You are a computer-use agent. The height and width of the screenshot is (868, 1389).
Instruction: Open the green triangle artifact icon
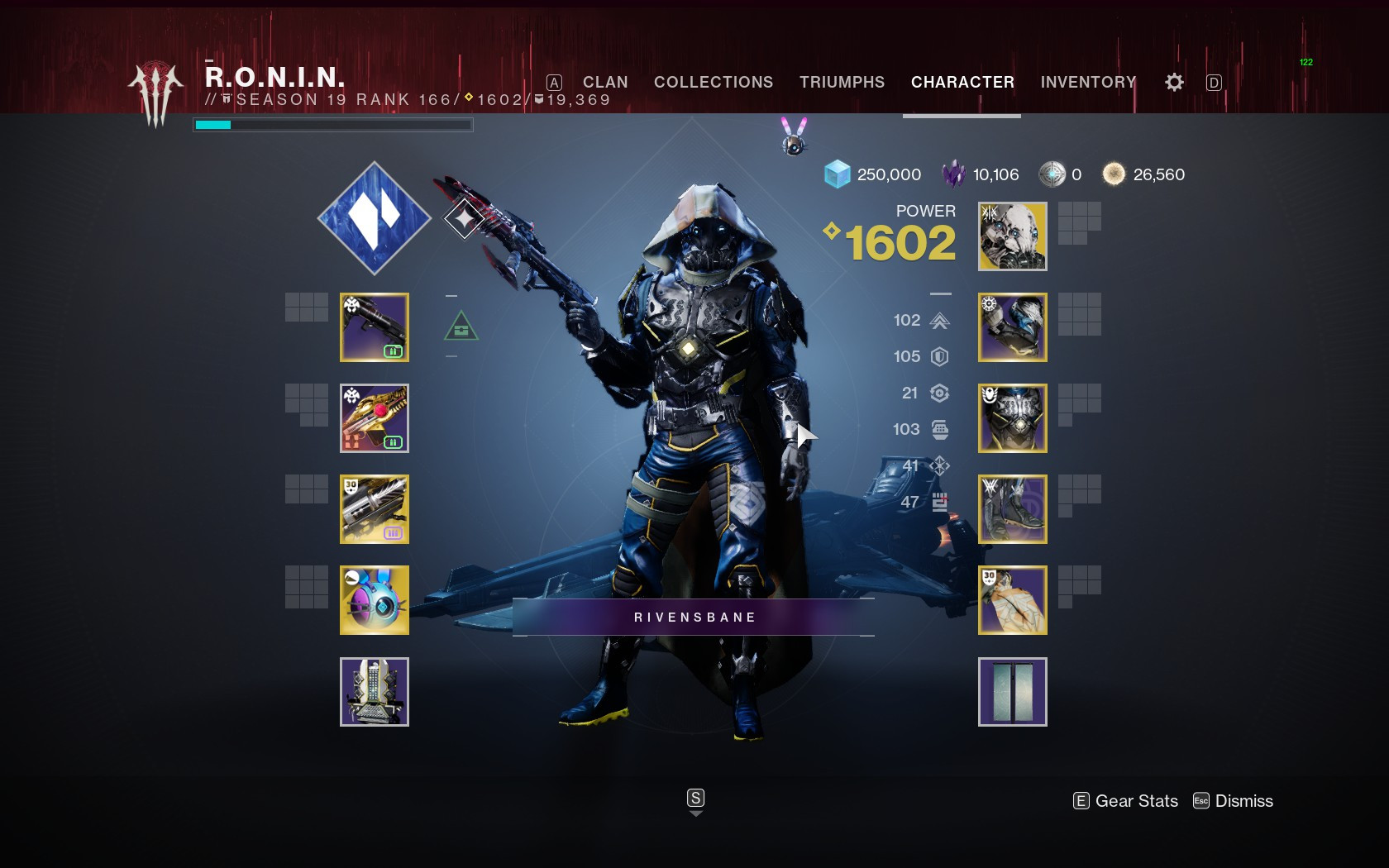tap(461, 327)
